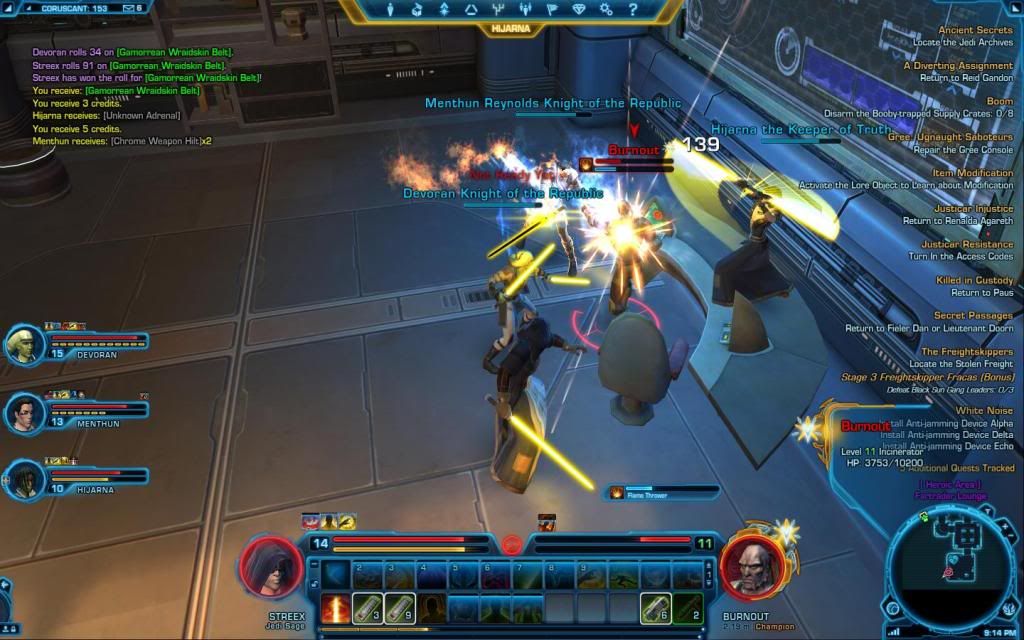Use the green item slot with count 2
1024x640 pixels.
(x=687, y=607)
